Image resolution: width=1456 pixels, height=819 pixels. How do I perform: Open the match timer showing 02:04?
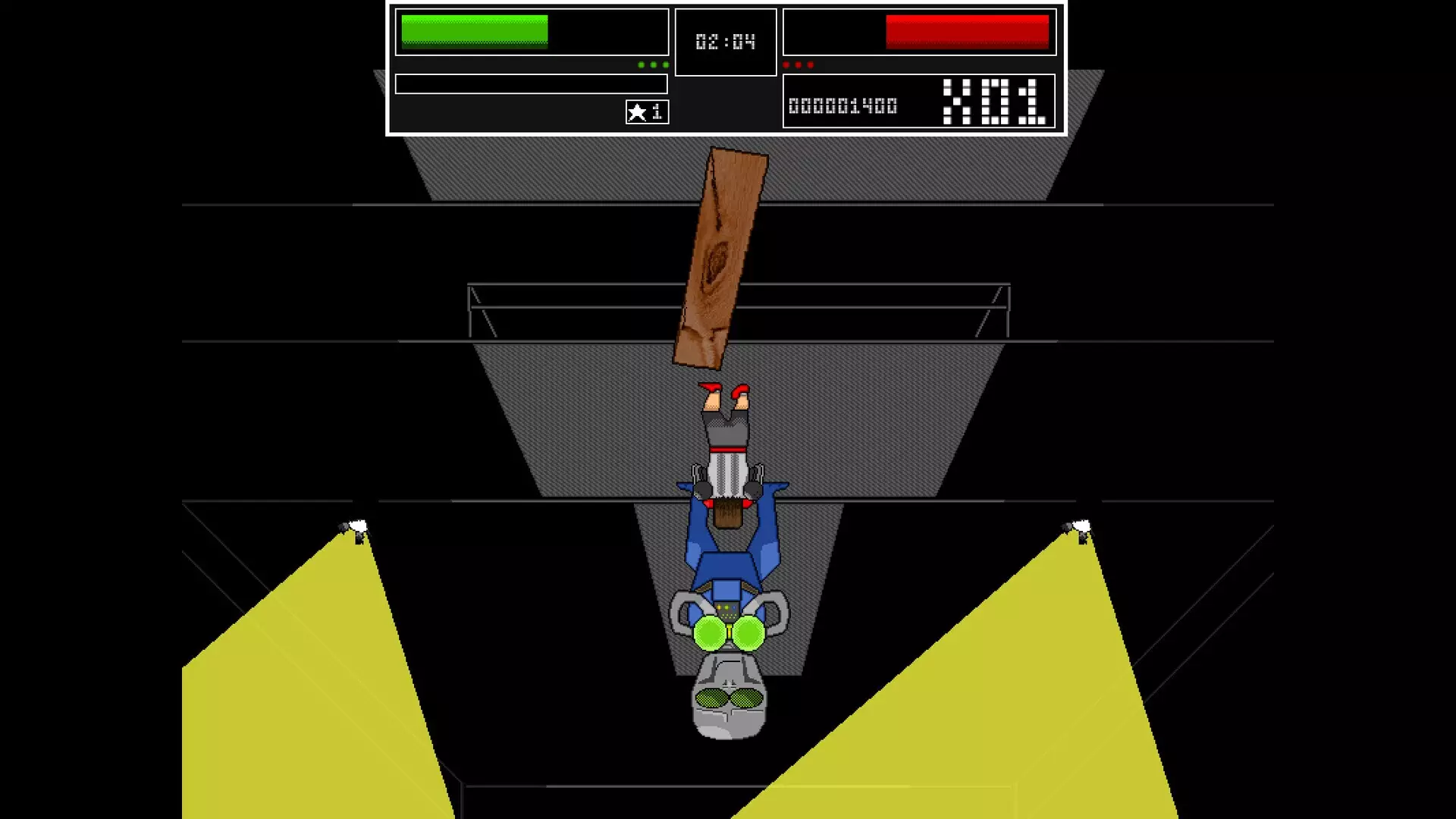pos(724,42)
